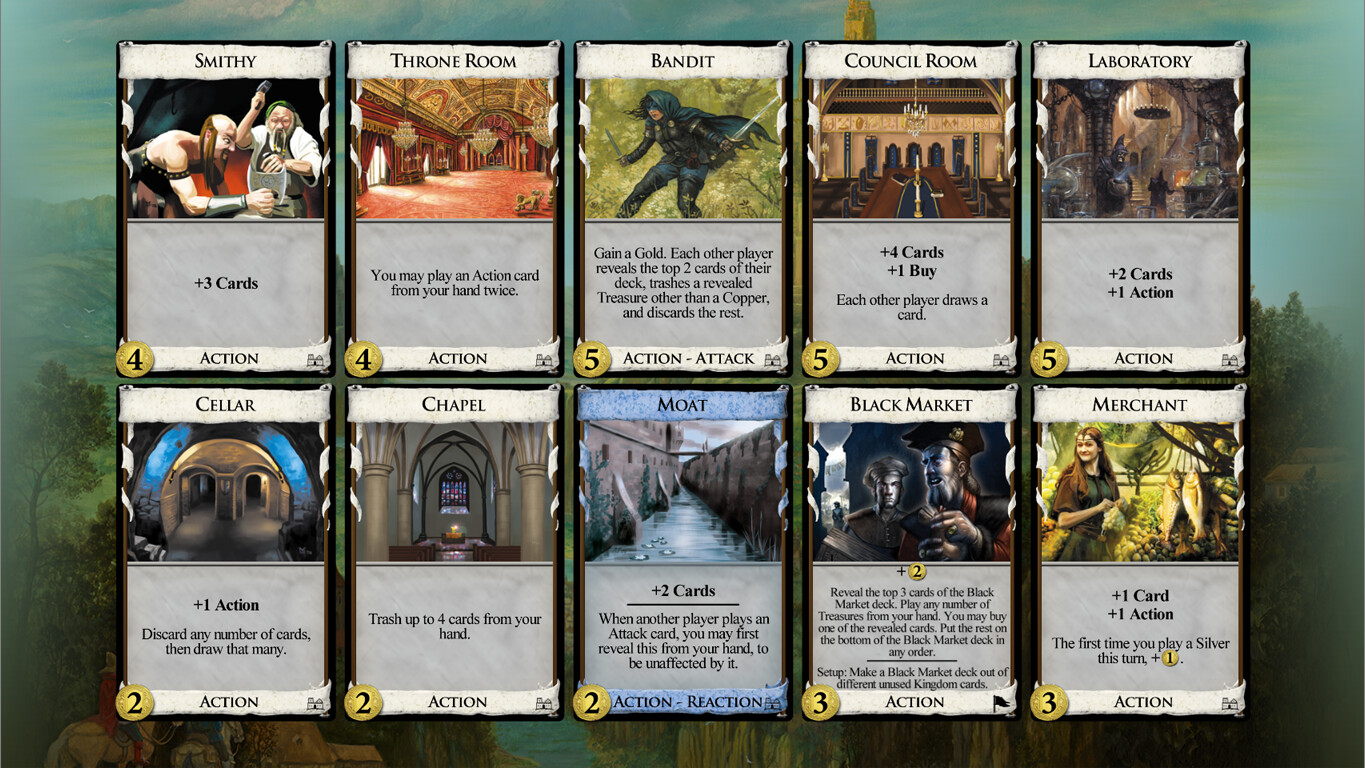Click Bandit's cost coin showing 5

click(594, 358)
